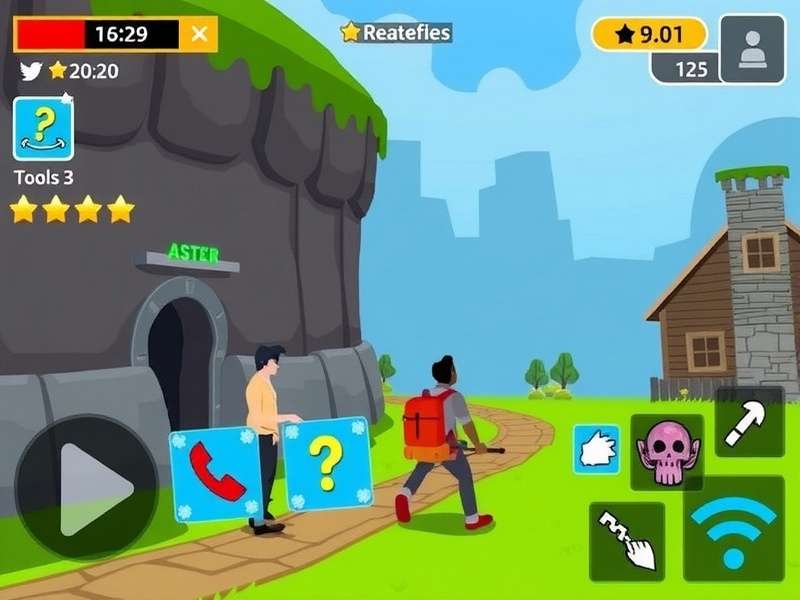Choose the yellow question mark tile
Viewport: 800px width, 600px height.
coord(327,463)
